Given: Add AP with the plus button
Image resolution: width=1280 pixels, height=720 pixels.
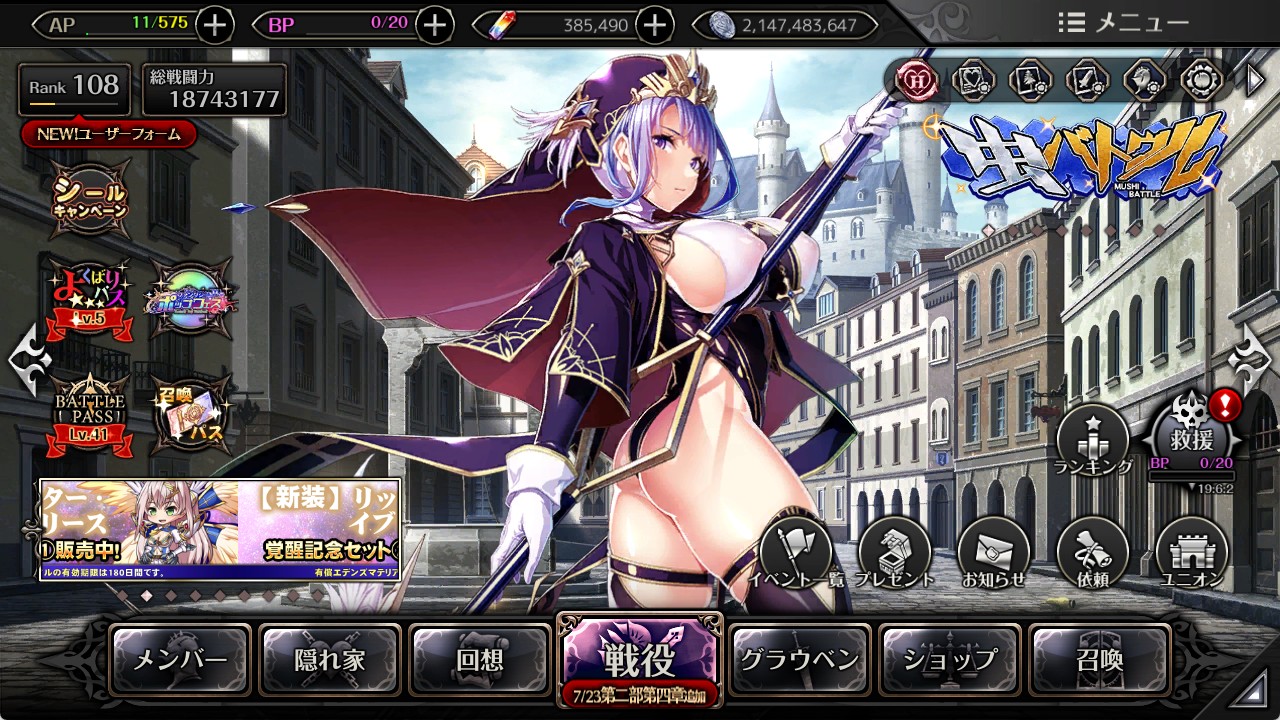Looking at the screenshot, I should click(215, 25).
